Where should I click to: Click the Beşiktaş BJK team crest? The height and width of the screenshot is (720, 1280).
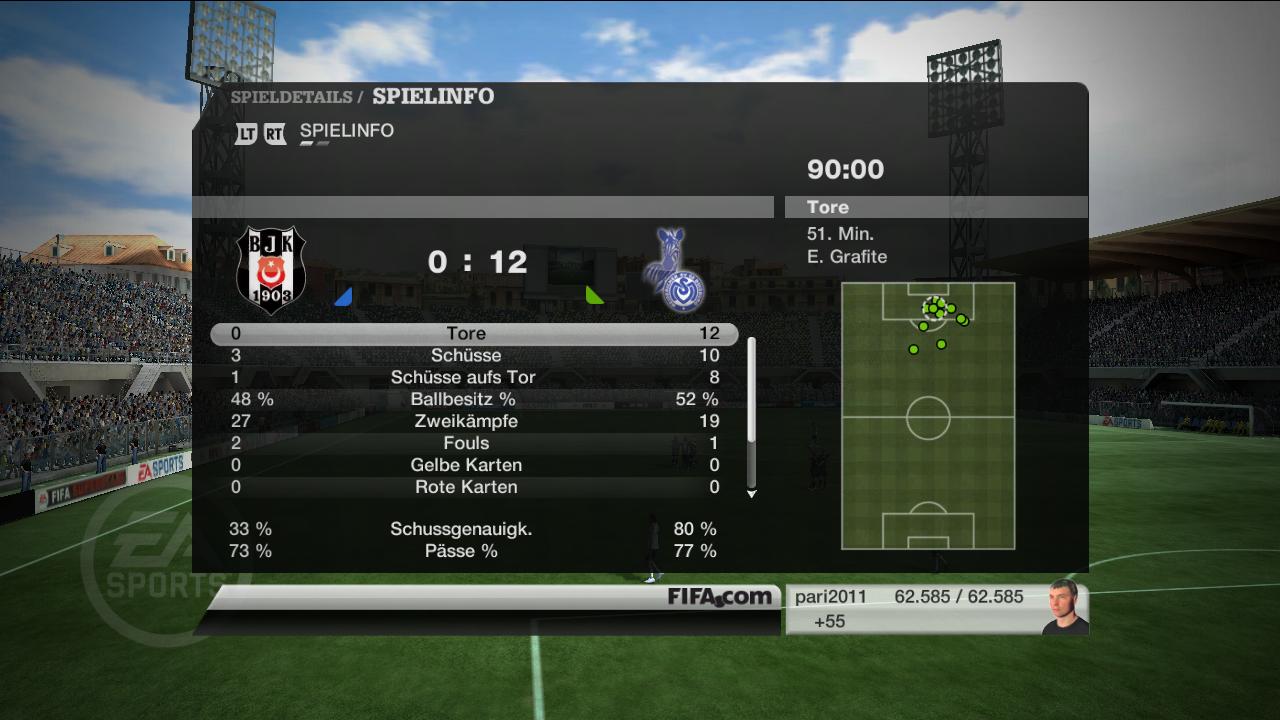tap(271, 270)
